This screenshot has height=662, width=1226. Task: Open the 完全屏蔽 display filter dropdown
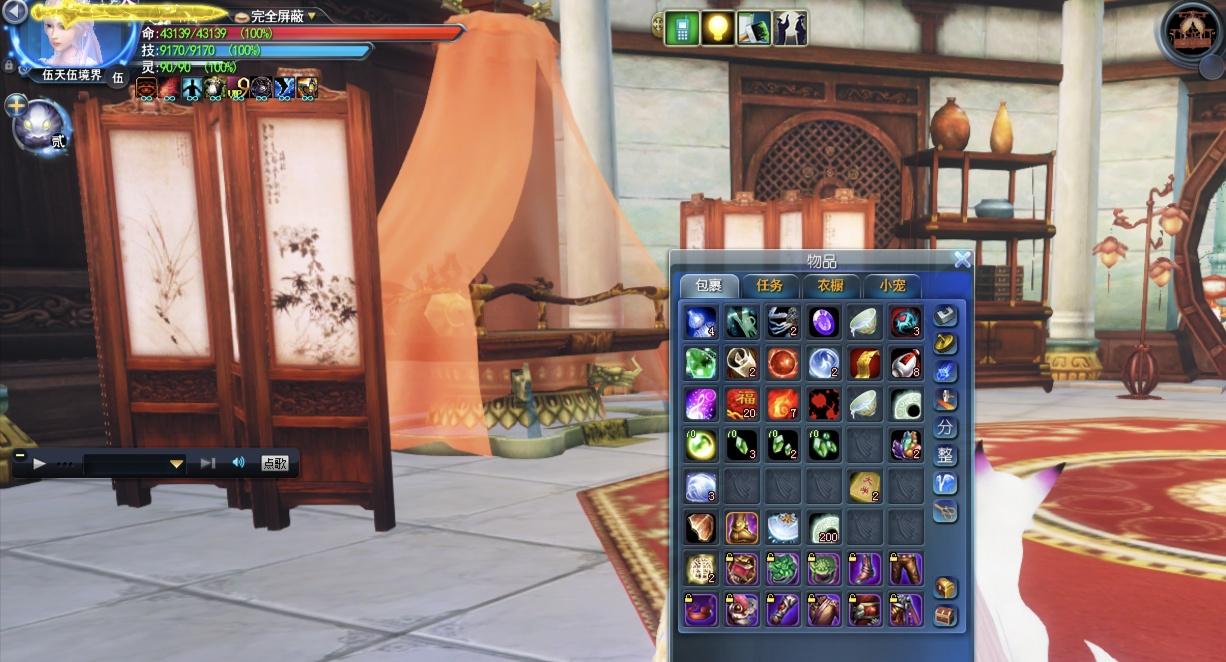pyautogui.click(x=311, y=16)
